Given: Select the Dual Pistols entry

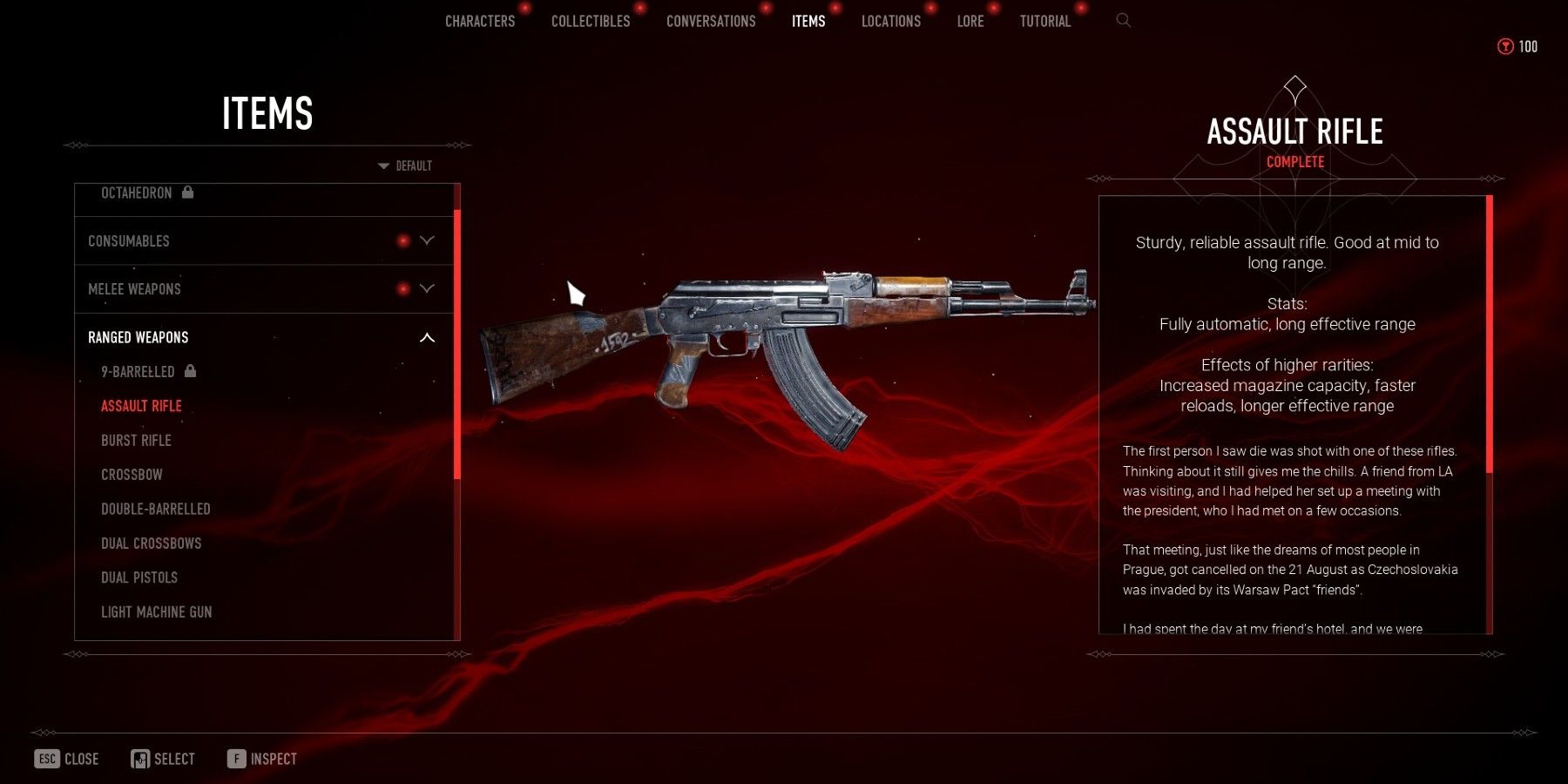Looking at the screenshot, I should point(139,578).
